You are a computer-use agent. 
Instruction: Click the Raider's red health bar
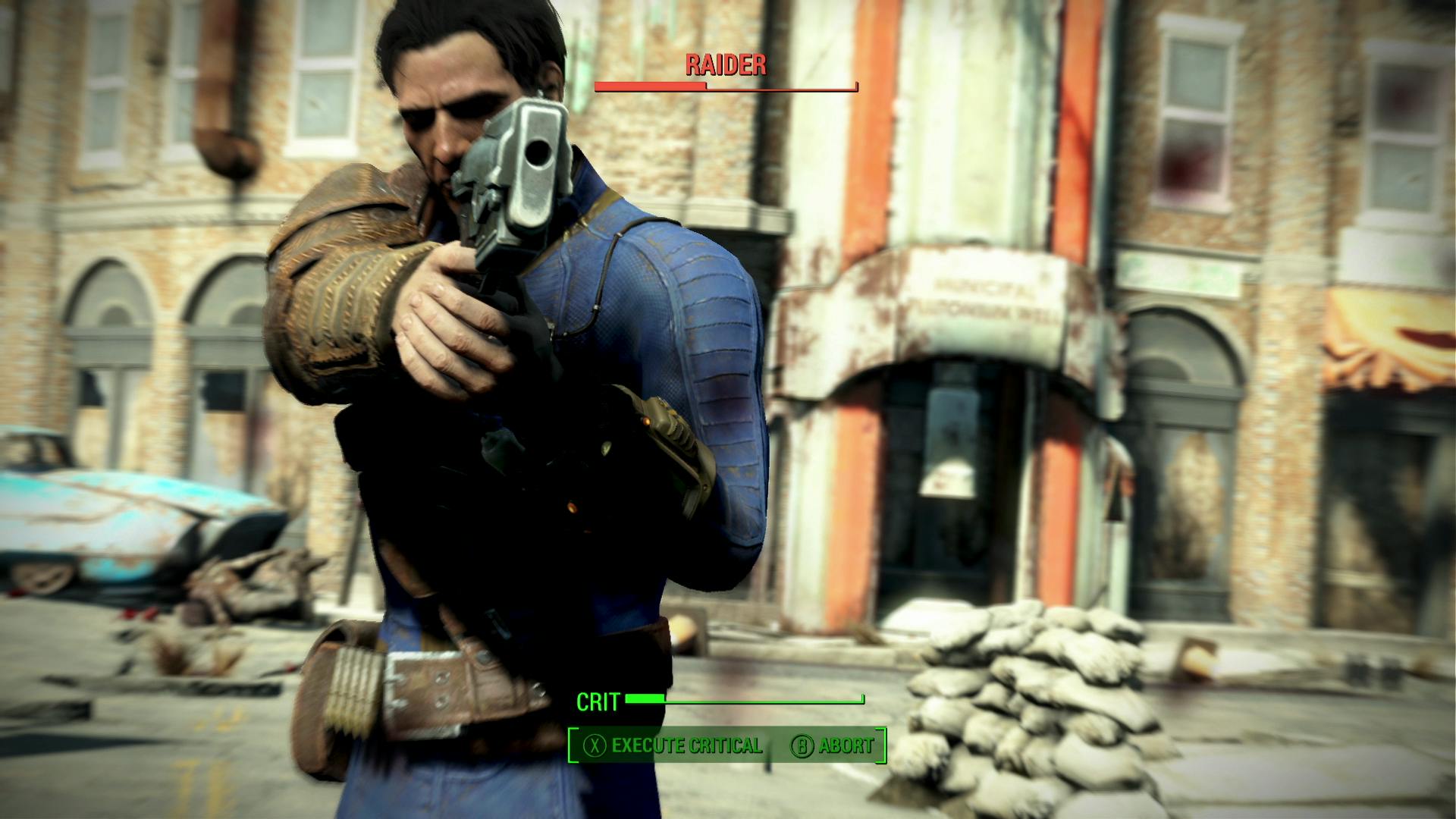coord(652,87)
